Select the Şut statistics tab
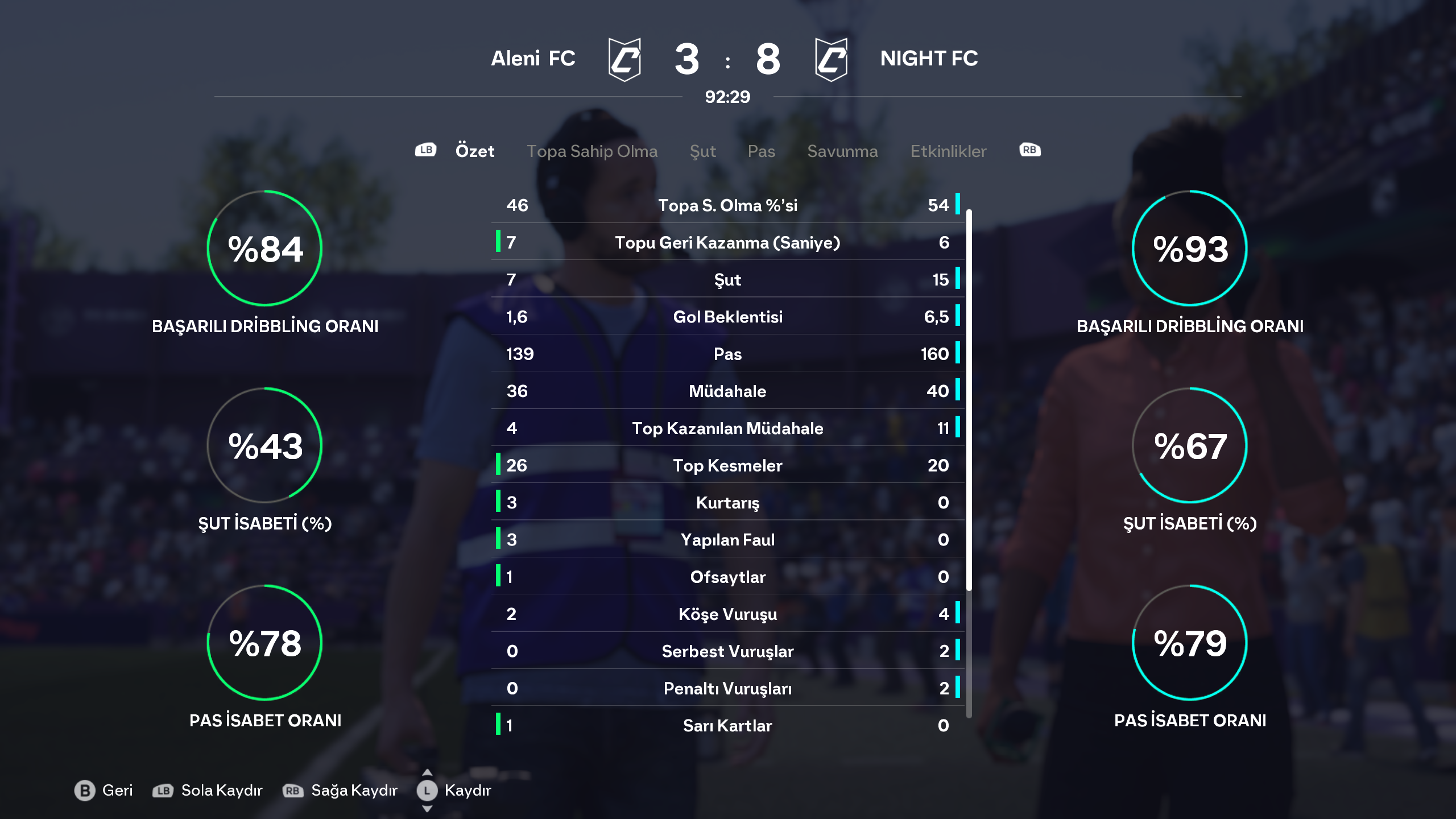 [x=702, y=151]
